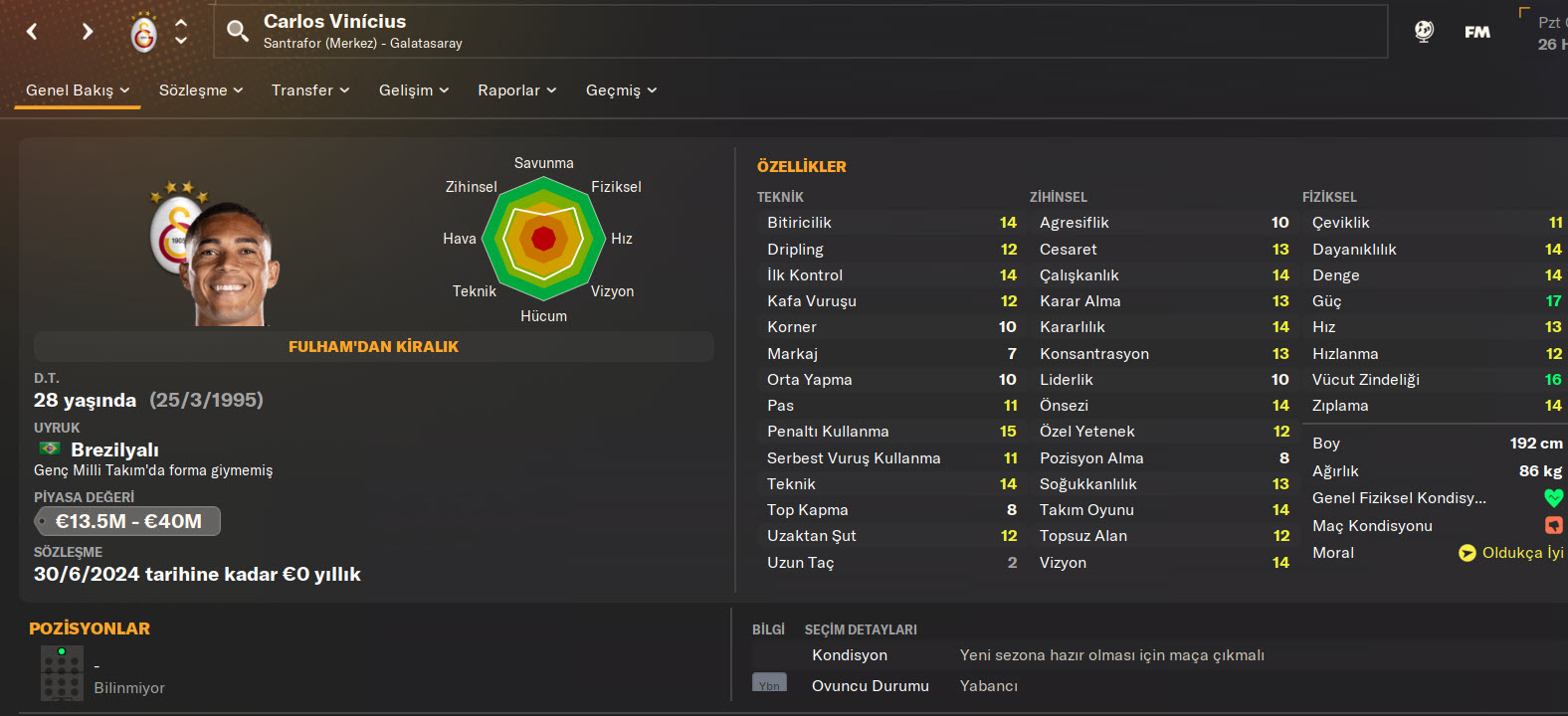Viewport: 1568px width, 716px height.
Task: Click the up/down club switcher arrows
Action: [181, 32]
